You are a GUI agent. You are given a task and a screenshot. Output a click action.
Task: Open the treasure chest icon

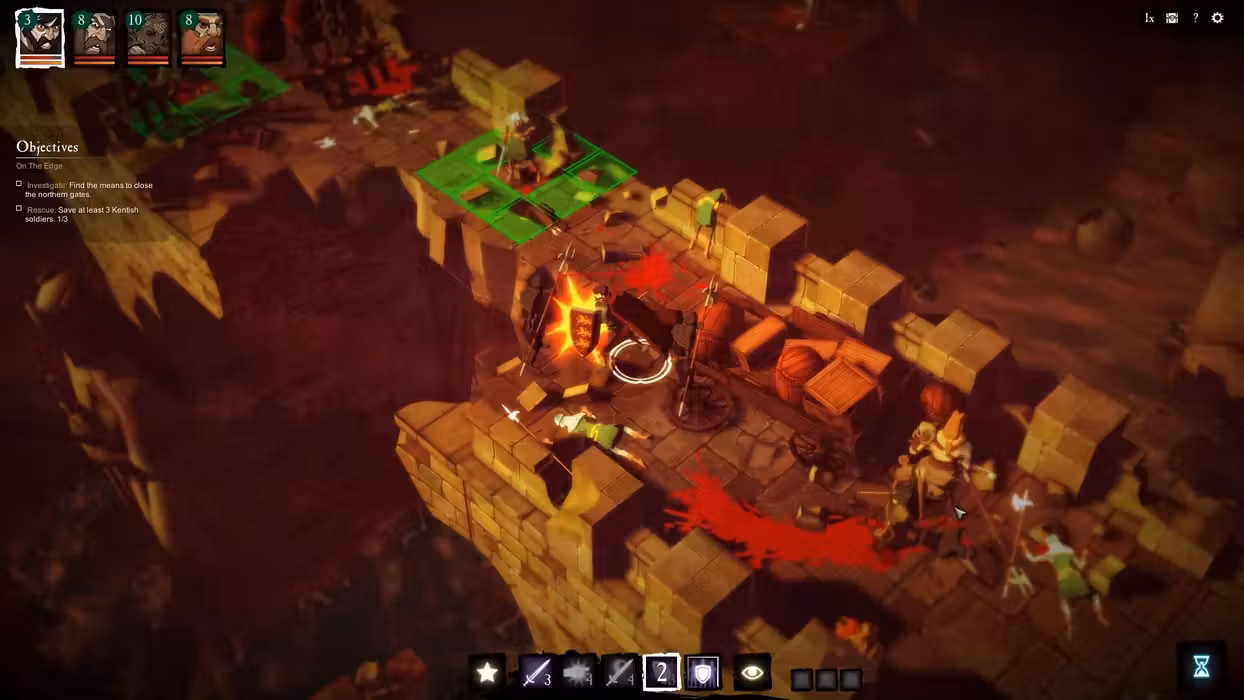click(1172, 18)
